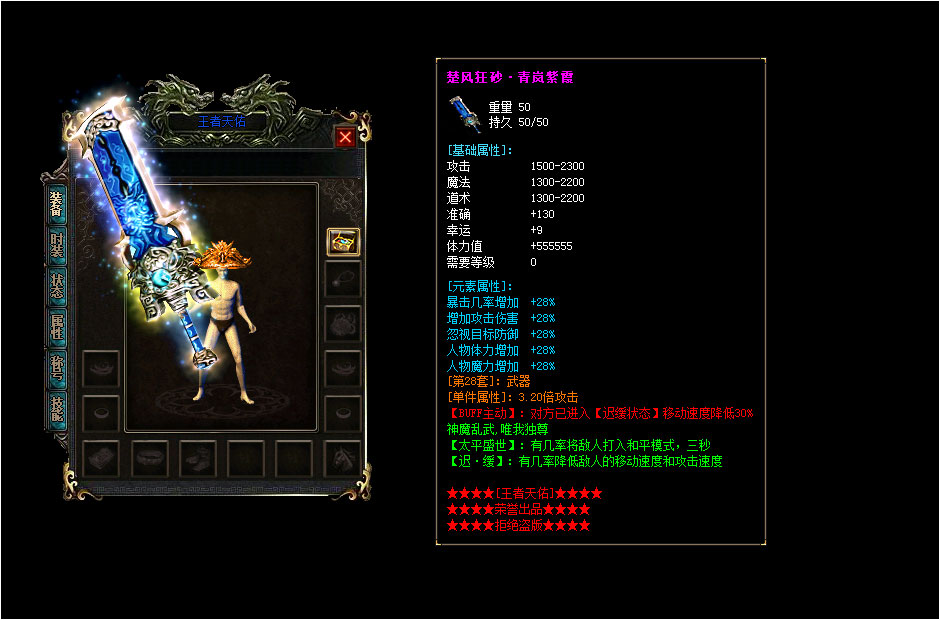This screenshot has width=940, height=620.
Task: Close the 王者天佑 character window
Action: coord(345,138)
